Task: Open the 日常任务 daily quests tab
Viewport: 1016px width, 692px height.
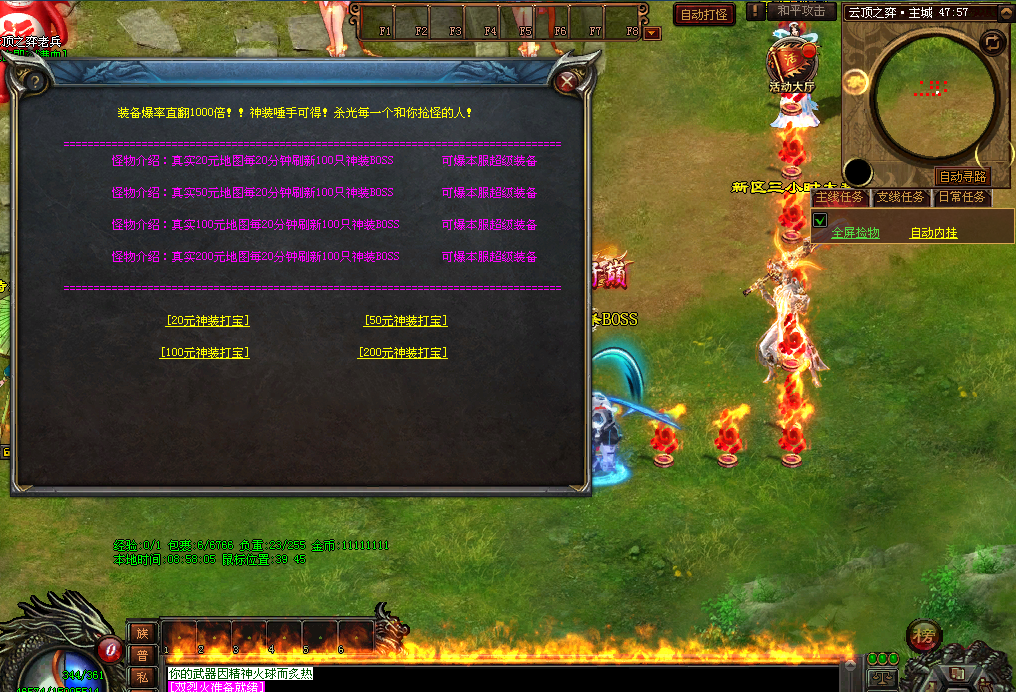Action: click(x=961, y=197)
